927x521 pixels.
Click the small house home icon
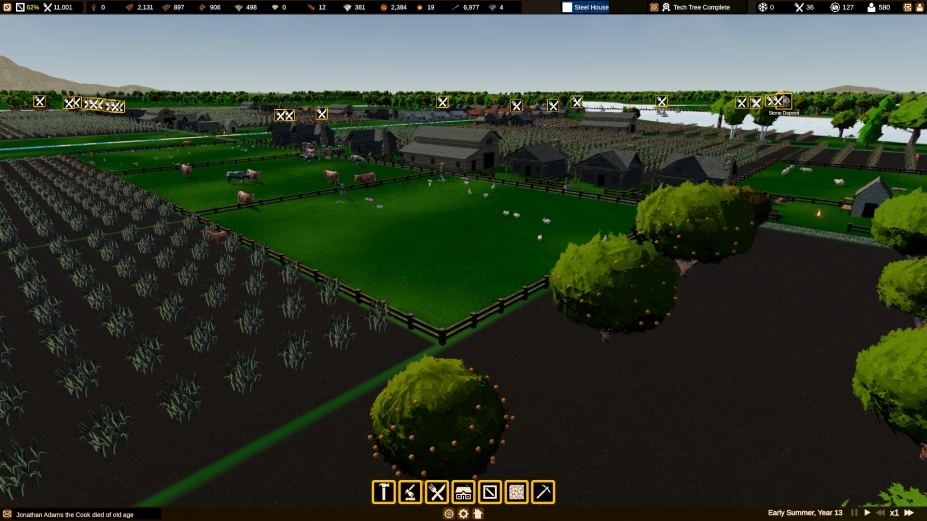tap(478, 514)
